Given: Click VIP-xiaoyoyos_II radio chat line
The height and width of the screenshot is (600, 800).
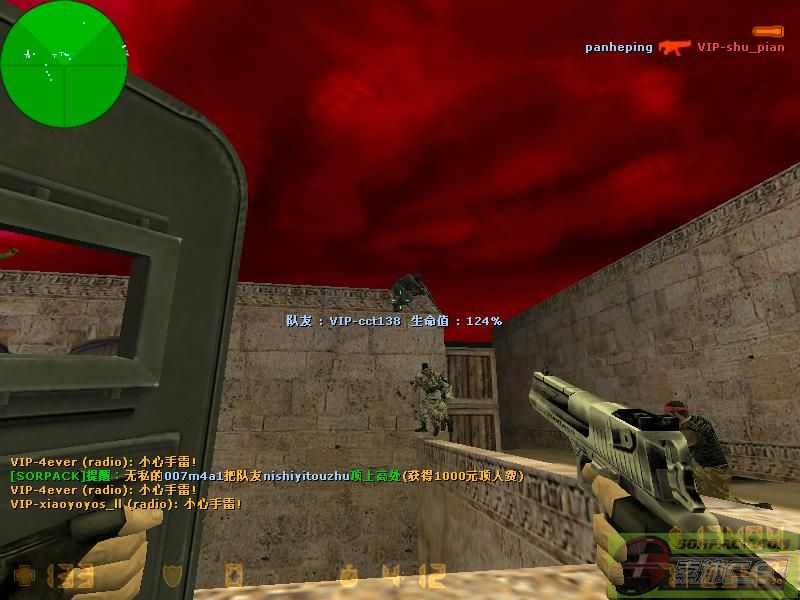Looking at the screenshot, I should [126, 505].
